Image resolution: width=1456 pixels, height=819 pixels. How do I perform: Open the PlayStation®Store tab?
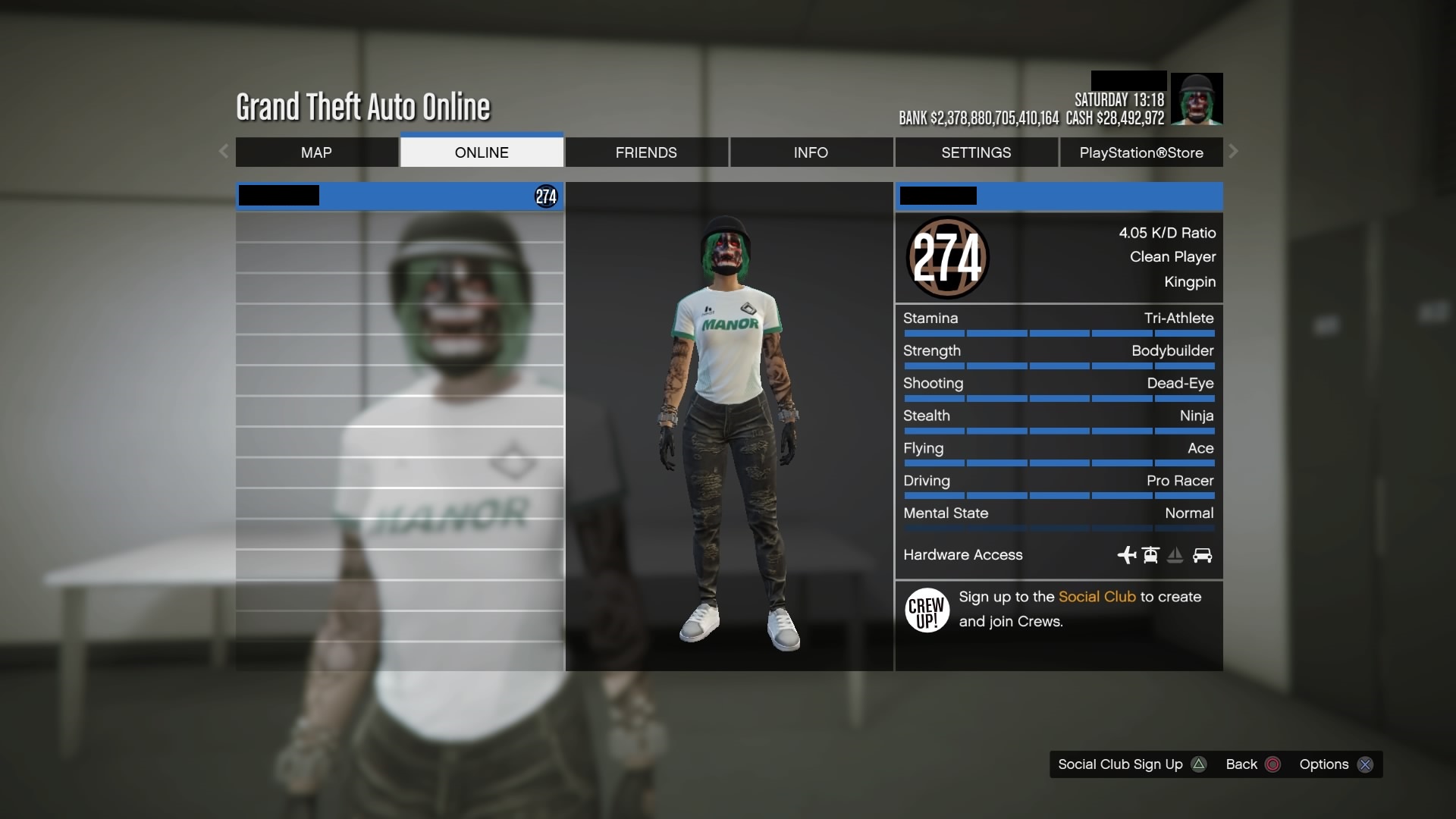pyautogui.click(x=1141, y=152)
